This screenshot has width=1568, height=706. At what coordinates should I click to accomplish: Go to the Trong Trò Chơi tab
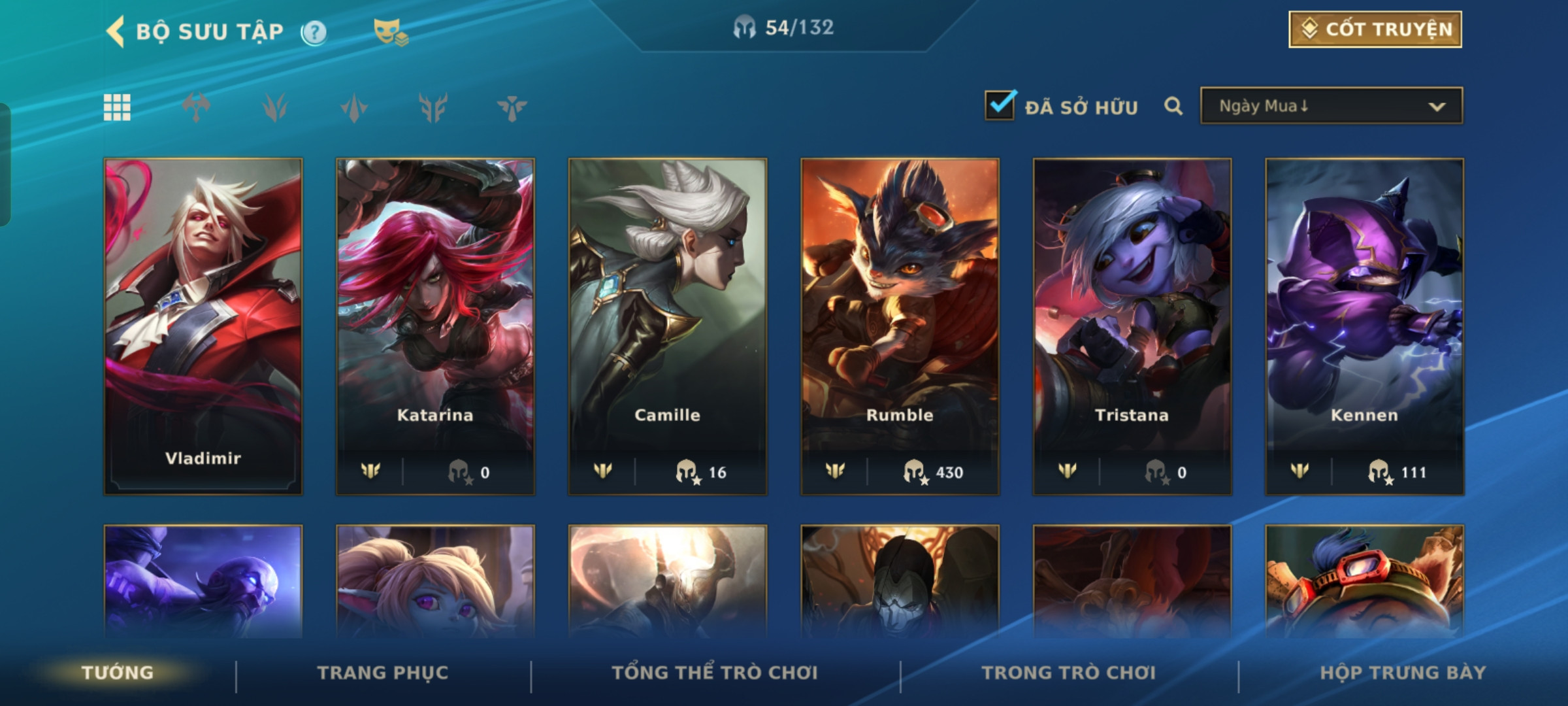(x=1069, y=673)
